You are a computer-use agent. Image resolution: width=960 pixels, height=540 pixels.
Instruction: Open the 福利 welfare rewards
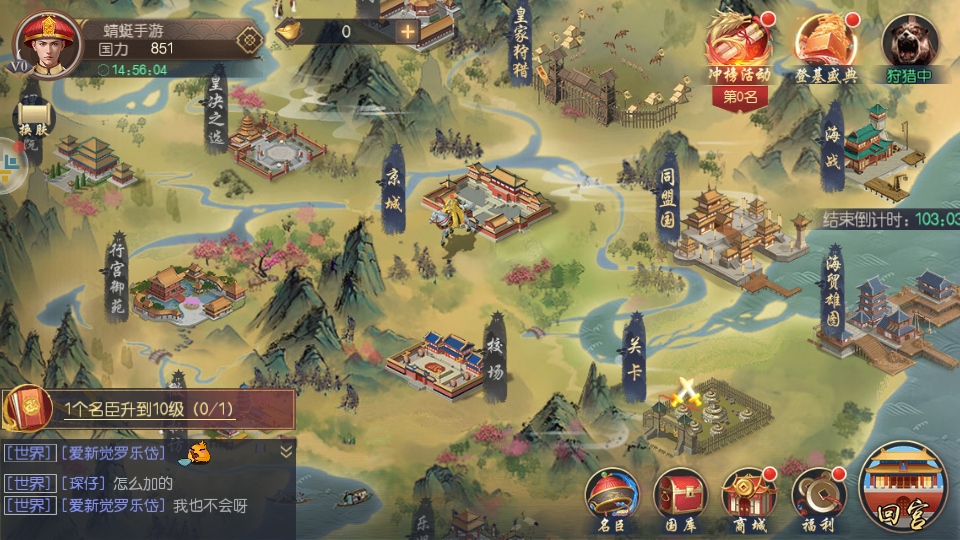pos(818,497)
